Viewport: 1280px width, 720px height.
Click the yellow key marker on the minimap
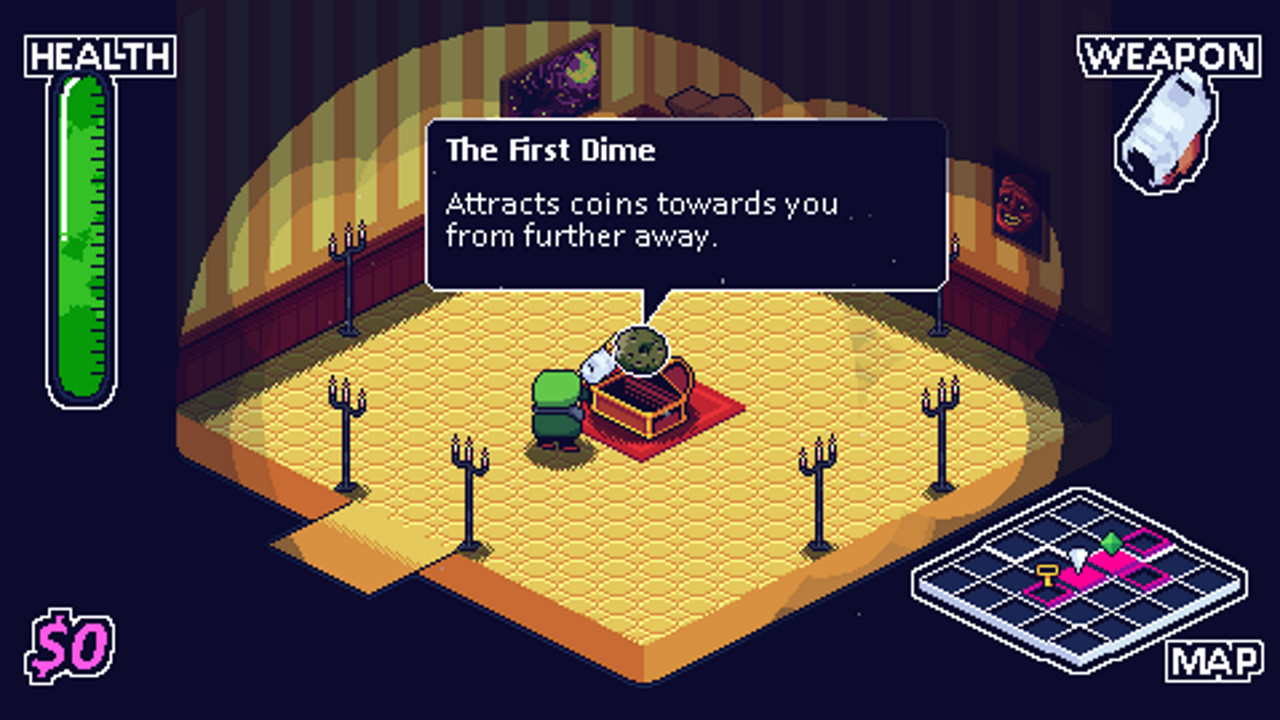pos(1046,575)
